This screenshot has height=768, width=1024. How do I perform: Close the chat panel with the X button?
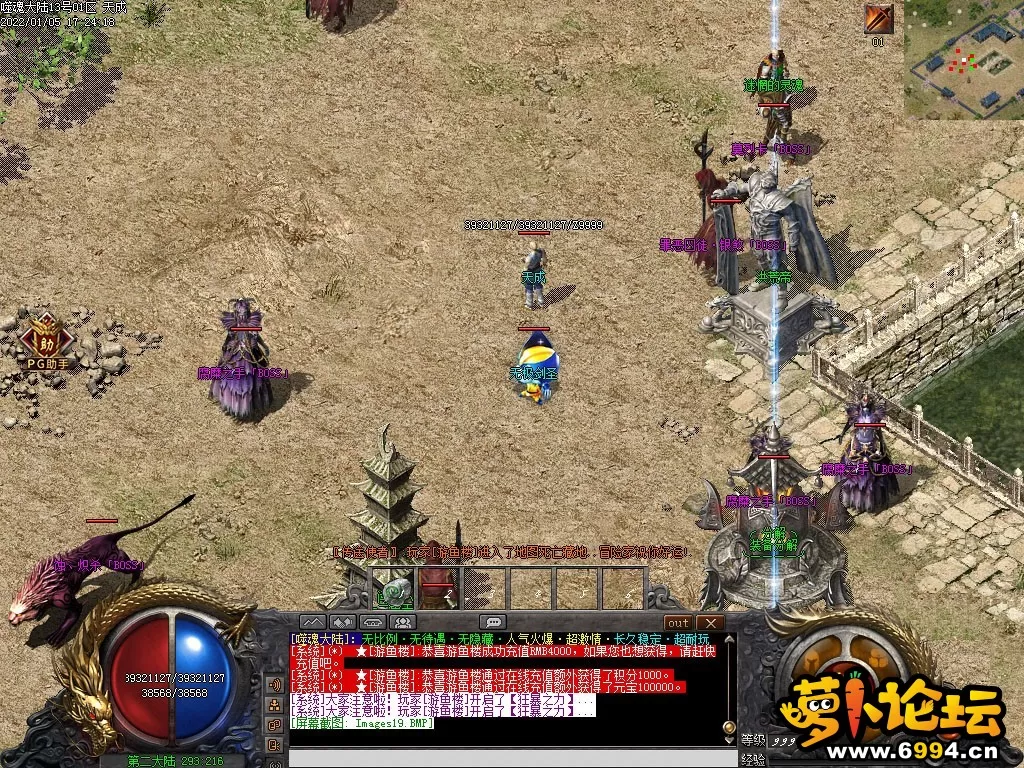[x=711, y=622]
